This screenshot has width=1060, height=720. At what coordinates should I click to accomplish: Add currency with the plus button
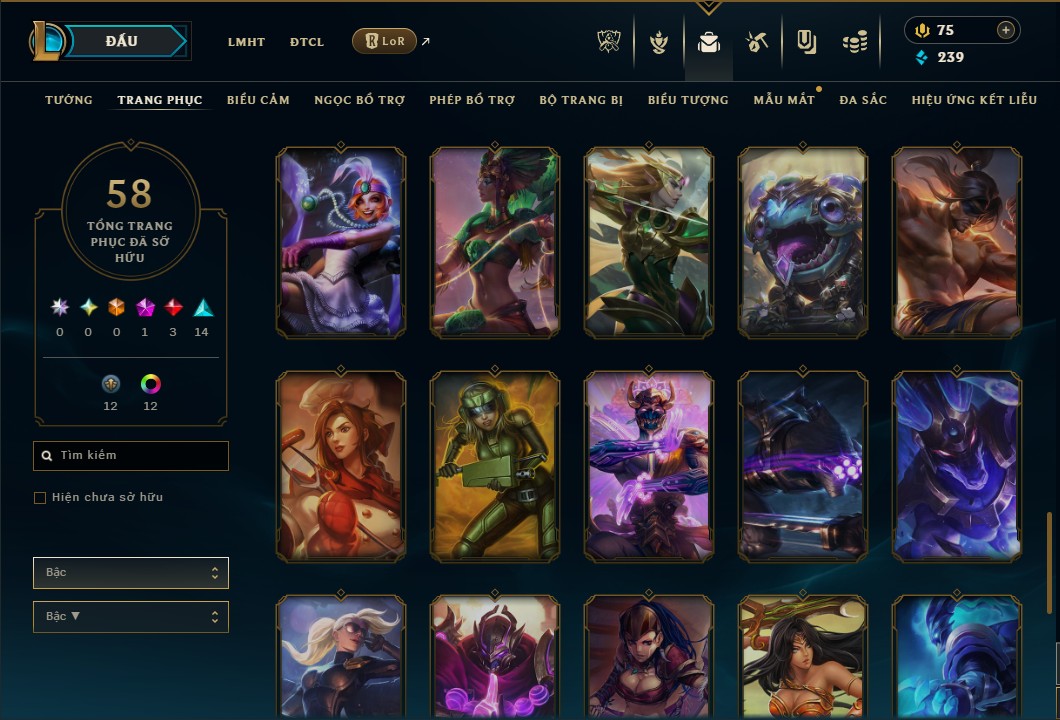tap(1005, 31)
